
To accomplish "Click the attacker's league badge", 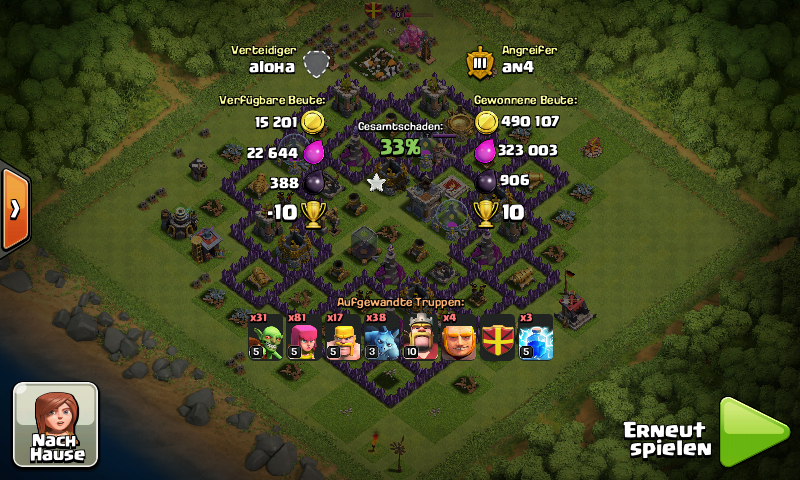I will point(480,62).
